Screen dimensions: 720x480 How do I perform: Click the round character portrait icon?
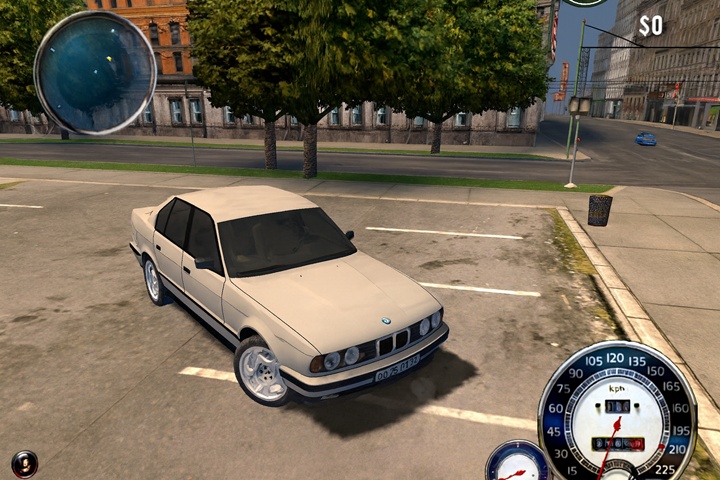[24, 463]
